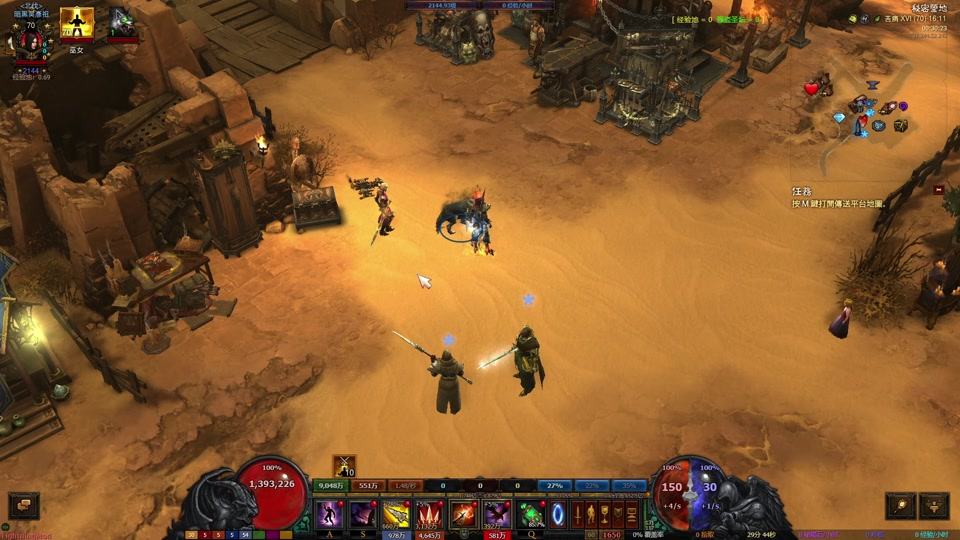The image size is (960, 540).
Task: Collapse the quest tracker with red button
Action: click(939, 189)
